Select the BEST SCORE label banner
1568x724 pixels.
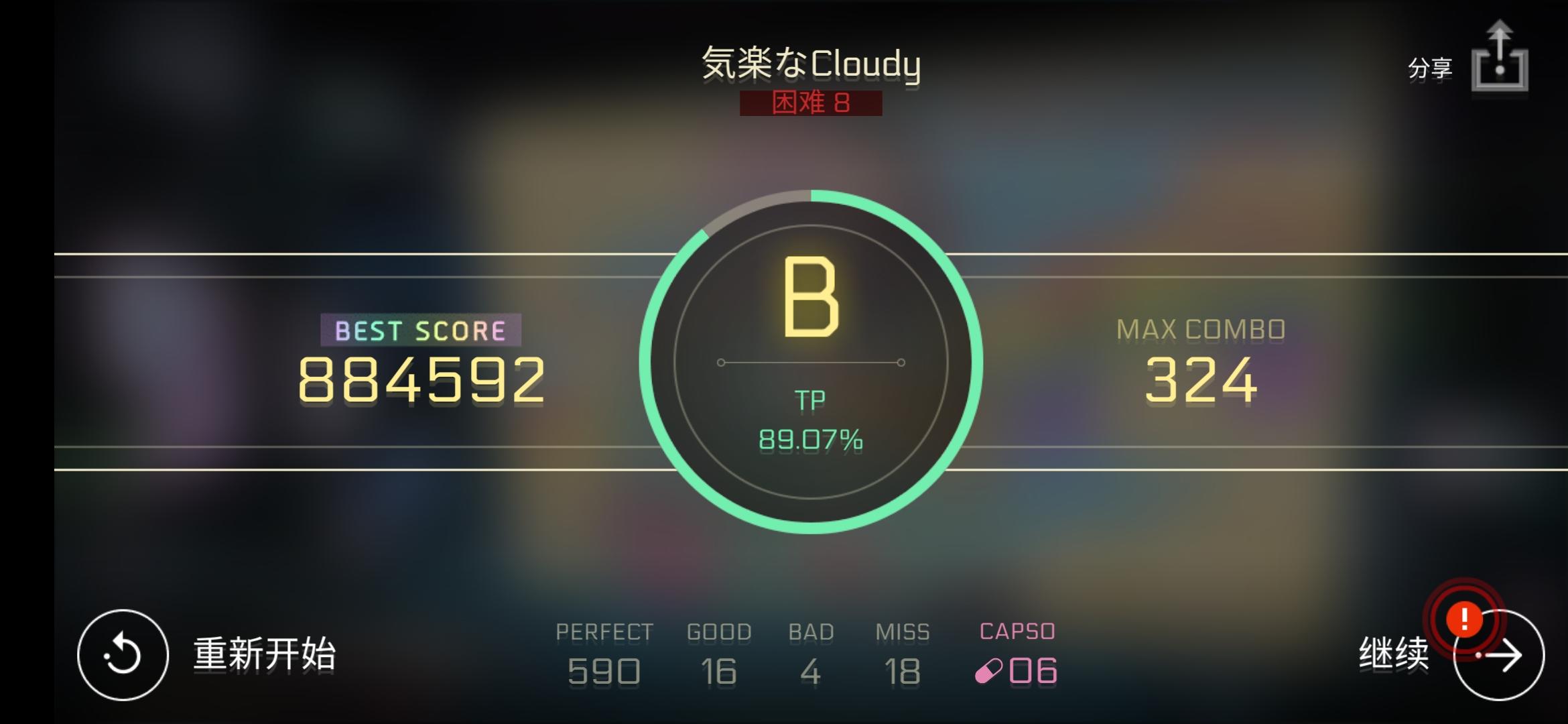(x=421, y=330)
